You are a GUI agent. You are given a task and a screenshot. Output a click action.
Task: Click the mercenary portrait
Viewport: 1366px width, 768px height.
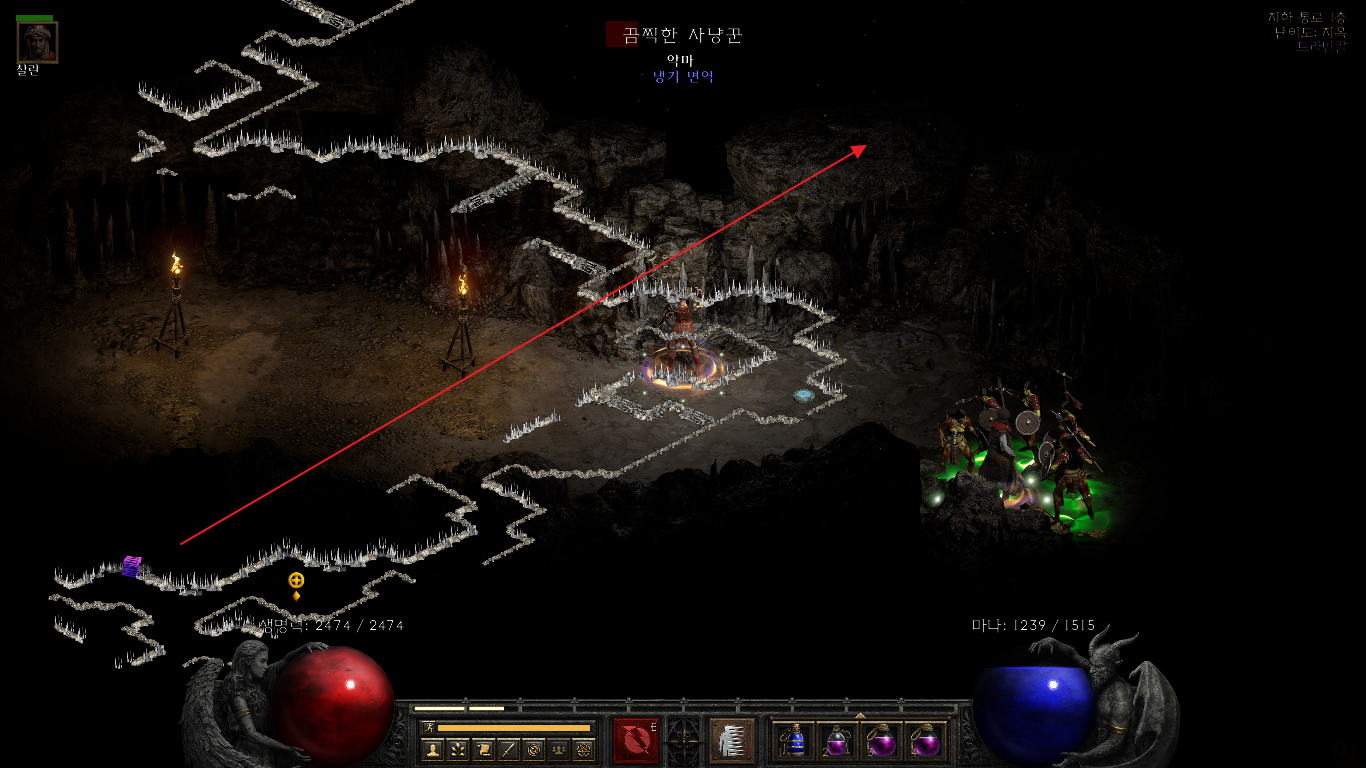click(37, 42)
